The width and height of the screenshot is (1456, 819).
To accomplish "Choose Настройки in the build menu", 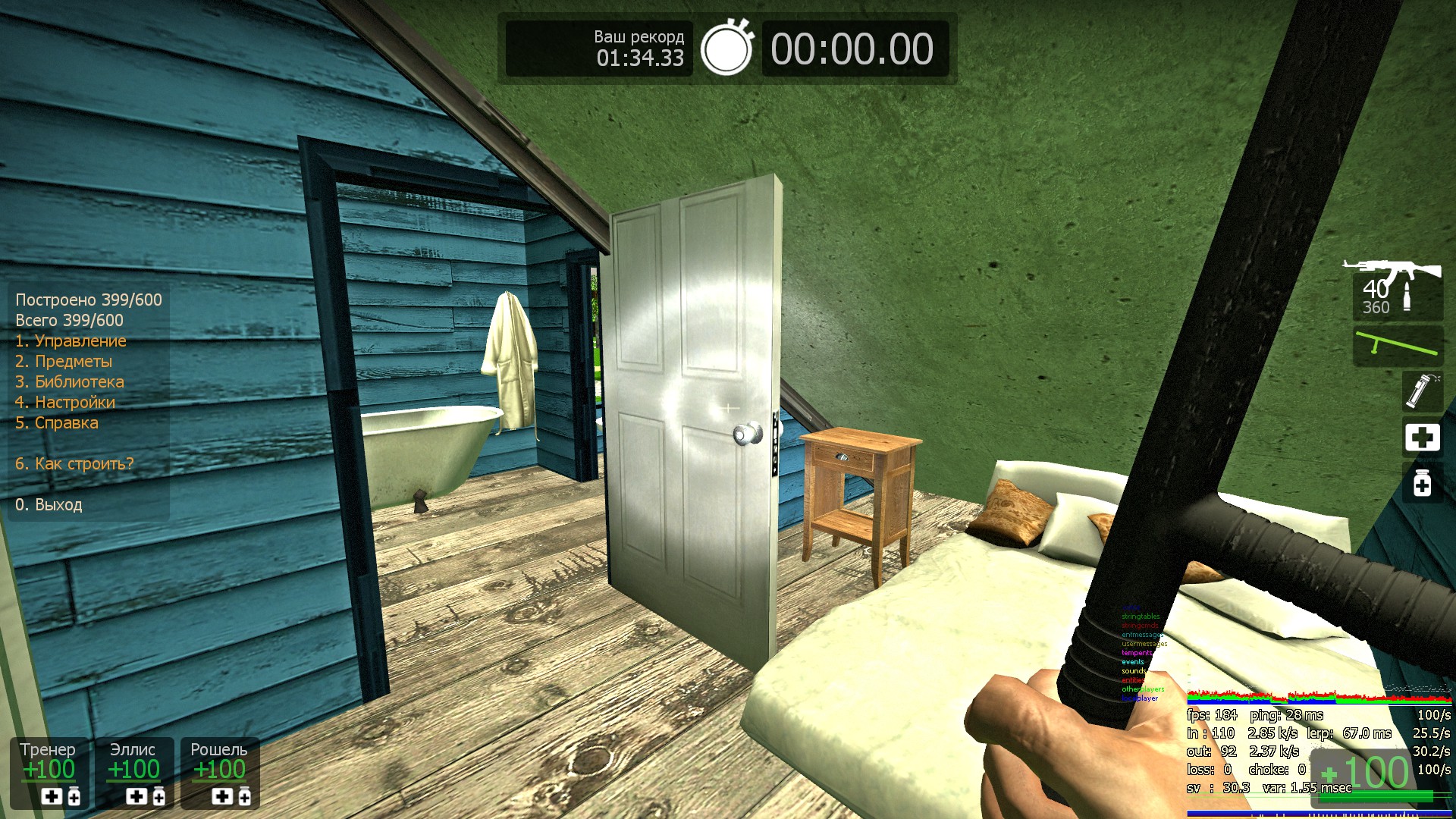I will [65, 403].
